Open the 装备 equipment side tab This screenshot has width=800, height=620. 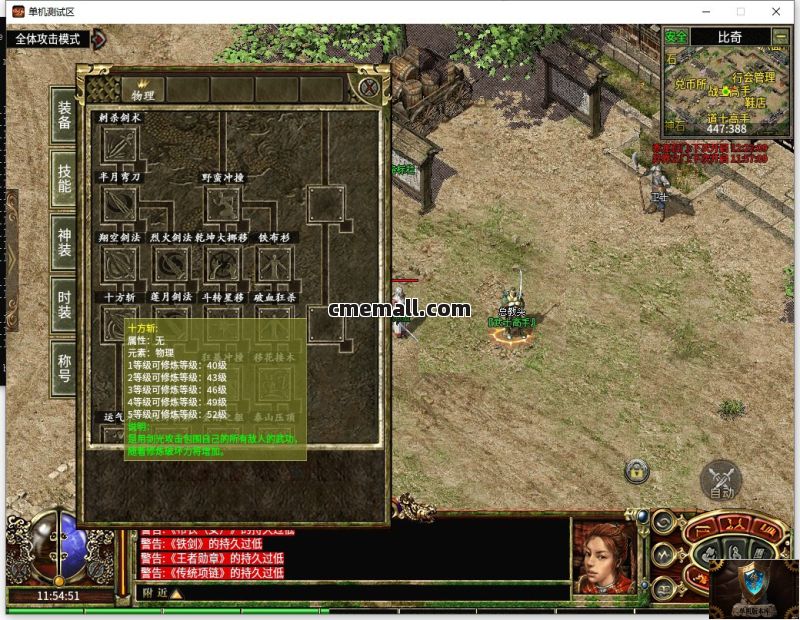65,115
